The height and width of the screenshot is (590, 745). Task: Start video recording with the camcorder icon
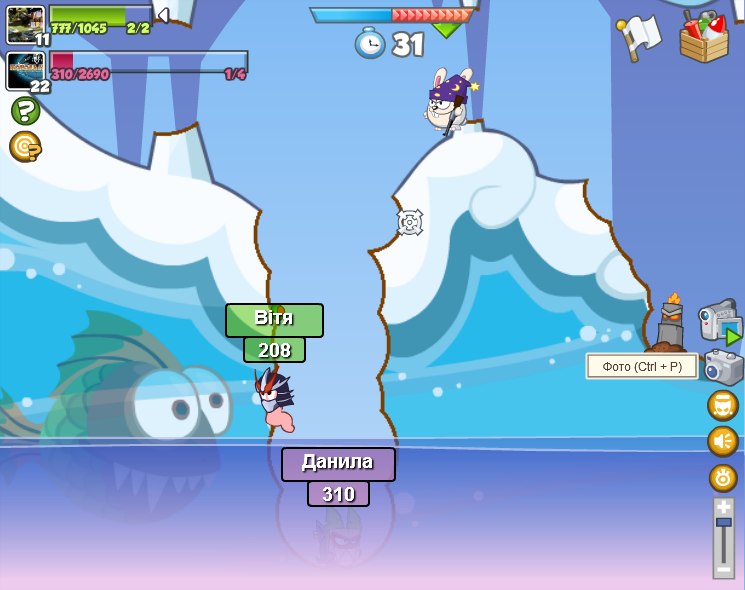718,321
